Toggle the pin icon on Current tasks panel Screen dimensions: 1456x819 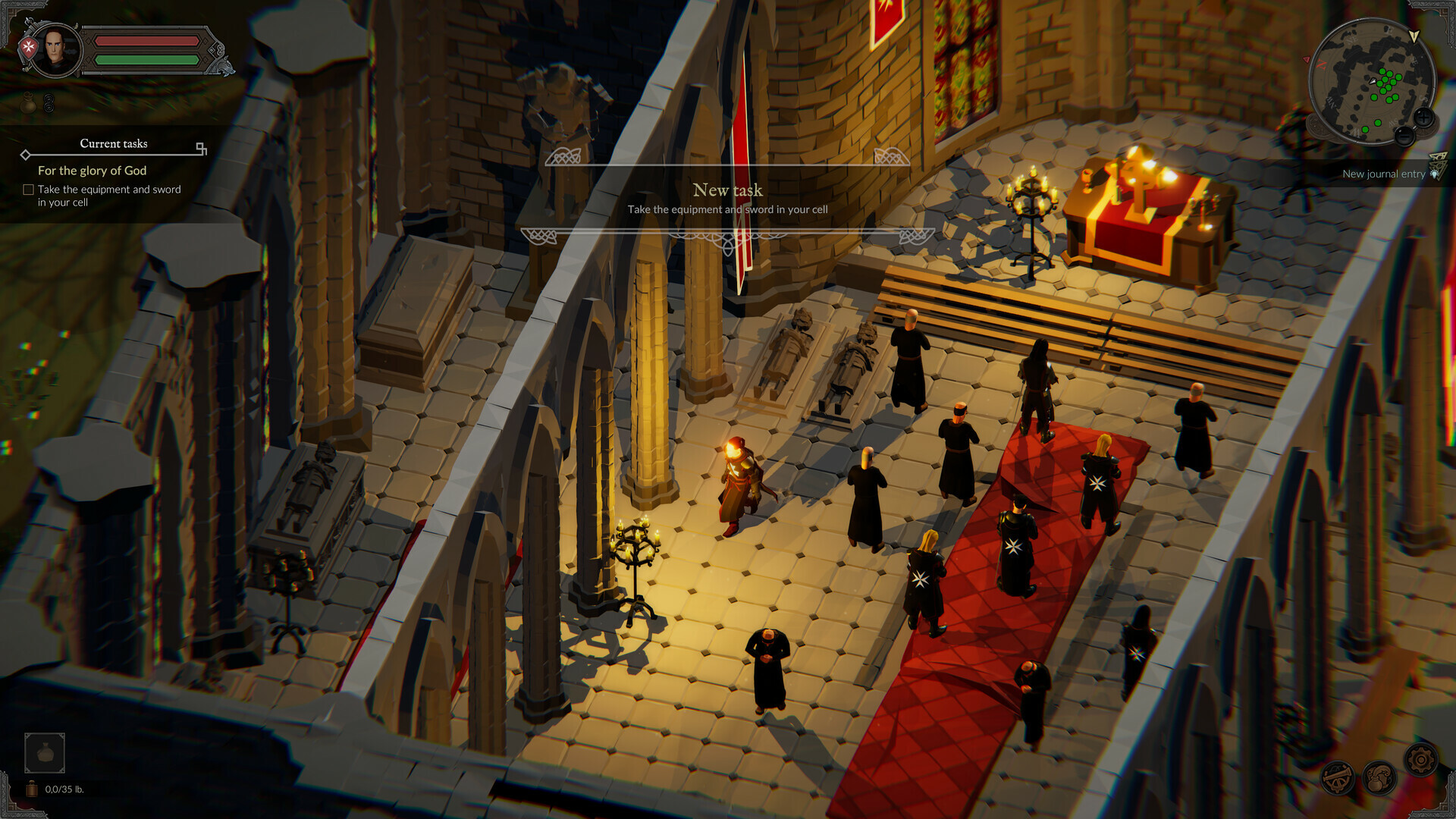pyautogui.click(x=200, y=146)
